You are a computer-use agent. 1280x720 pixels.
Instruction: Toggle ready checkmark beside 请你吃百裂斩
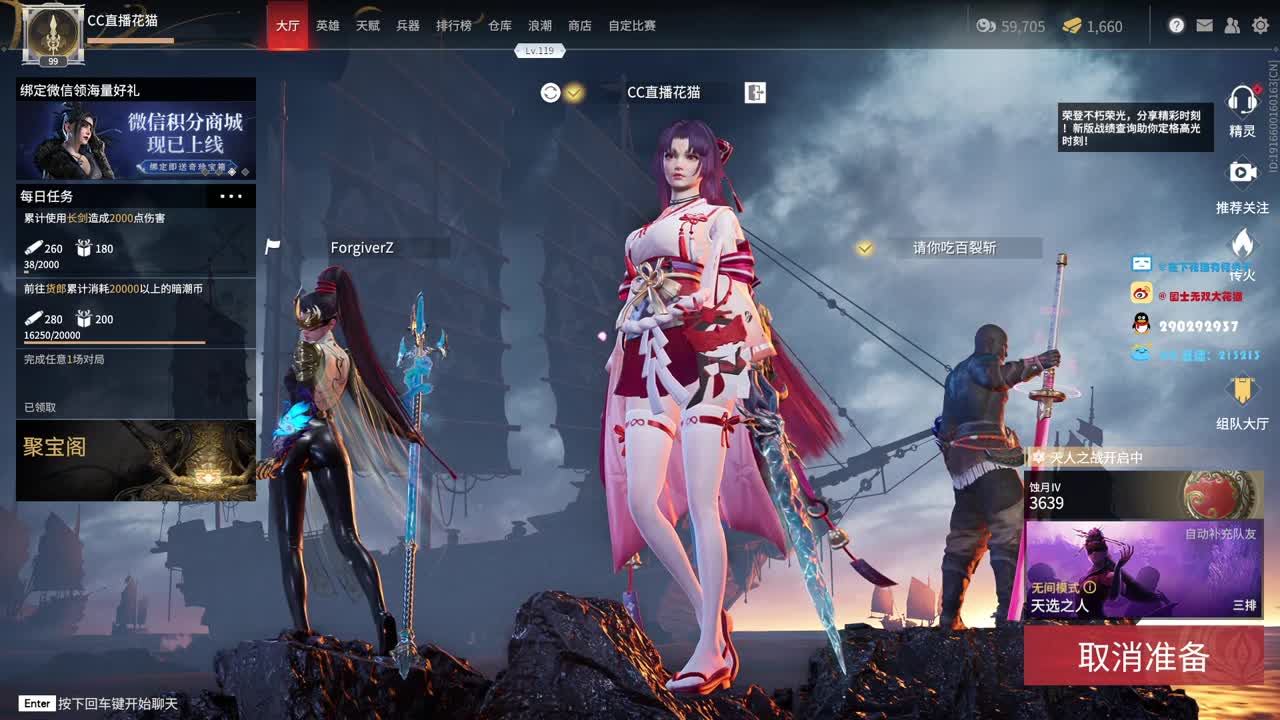click(x=862, y=248)
